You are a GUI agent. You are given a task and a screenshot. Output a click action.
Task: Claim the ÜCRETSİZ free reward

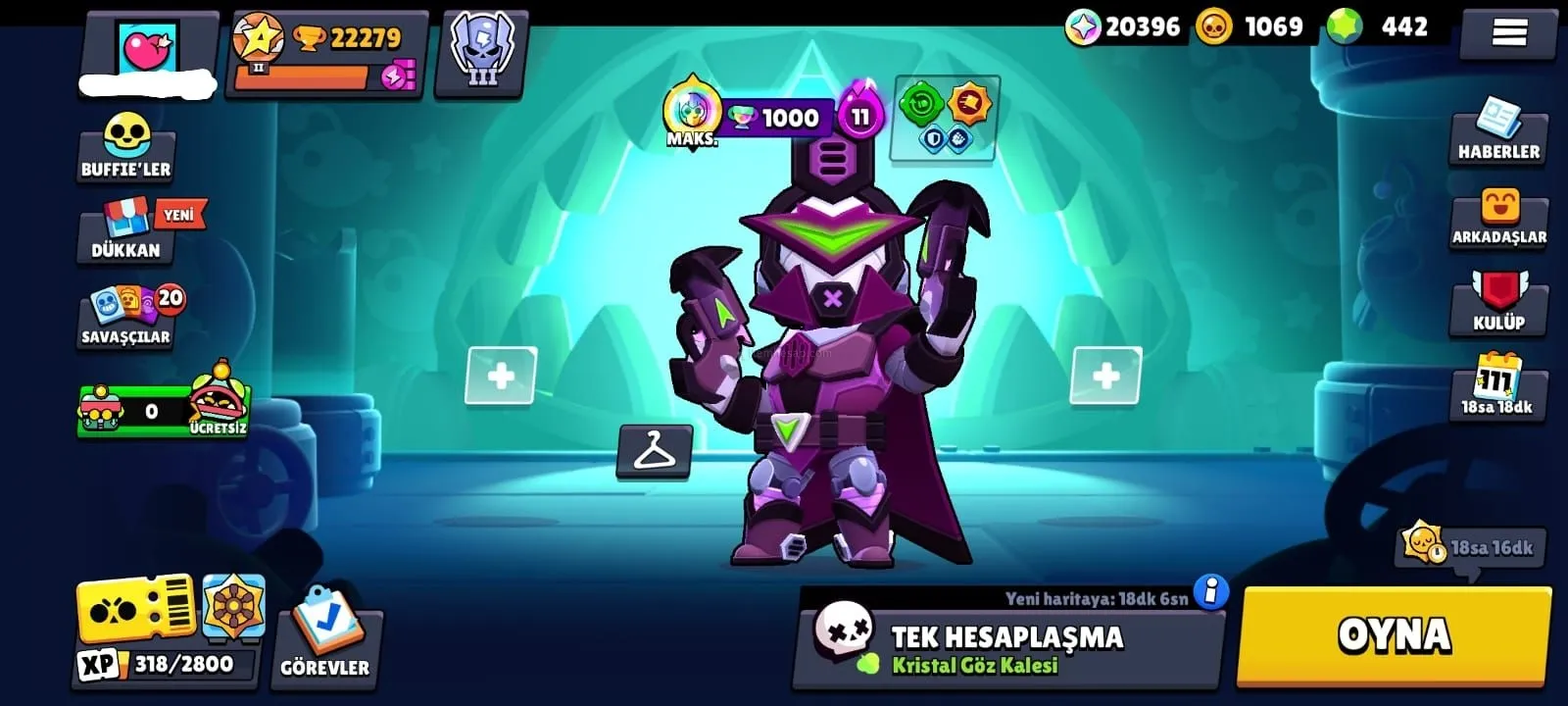[218, 403]
